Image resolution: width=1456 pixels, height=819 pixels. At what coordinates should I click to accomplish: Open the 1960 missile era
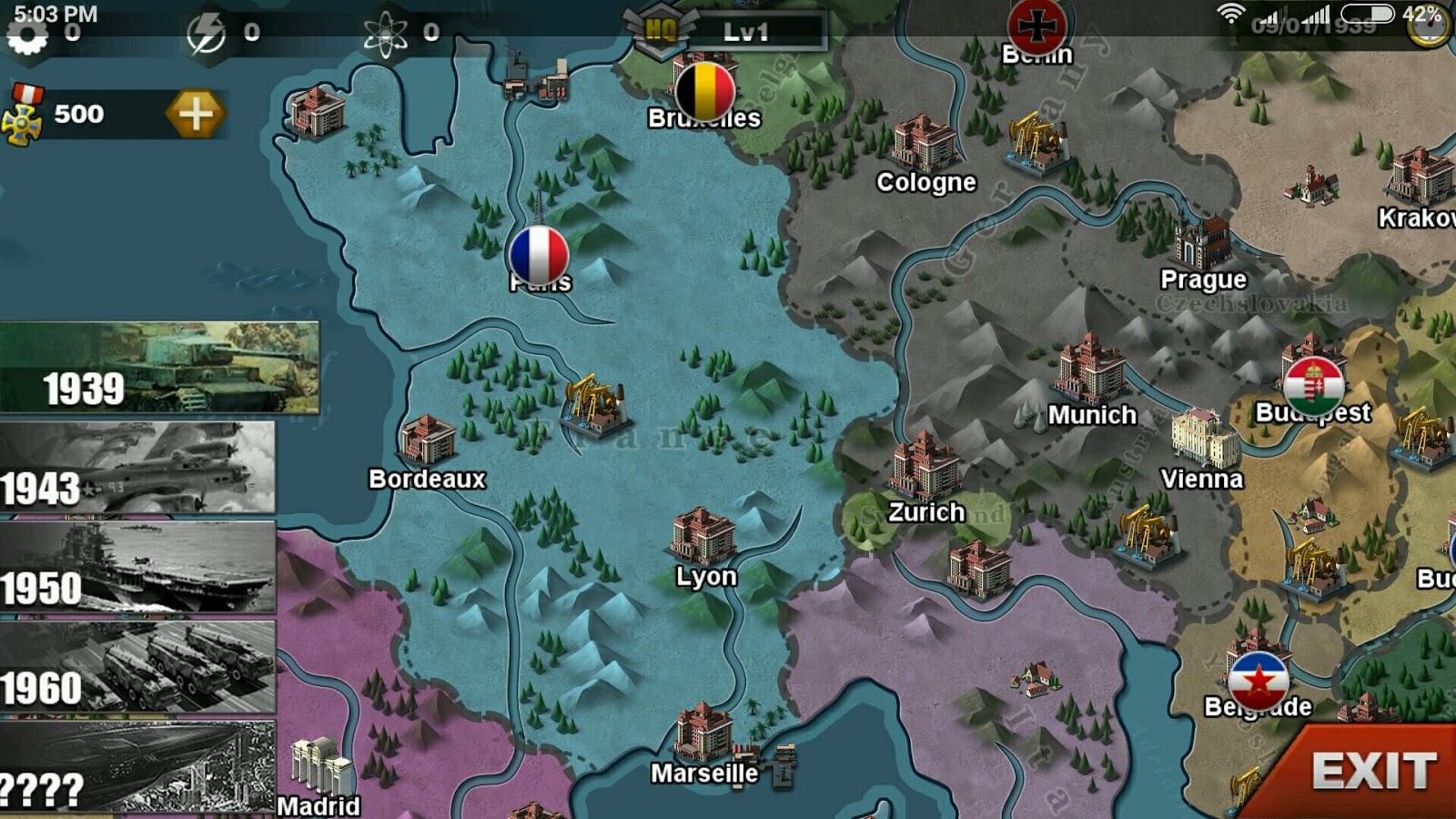pyautogui.click(x=136, y=666)
